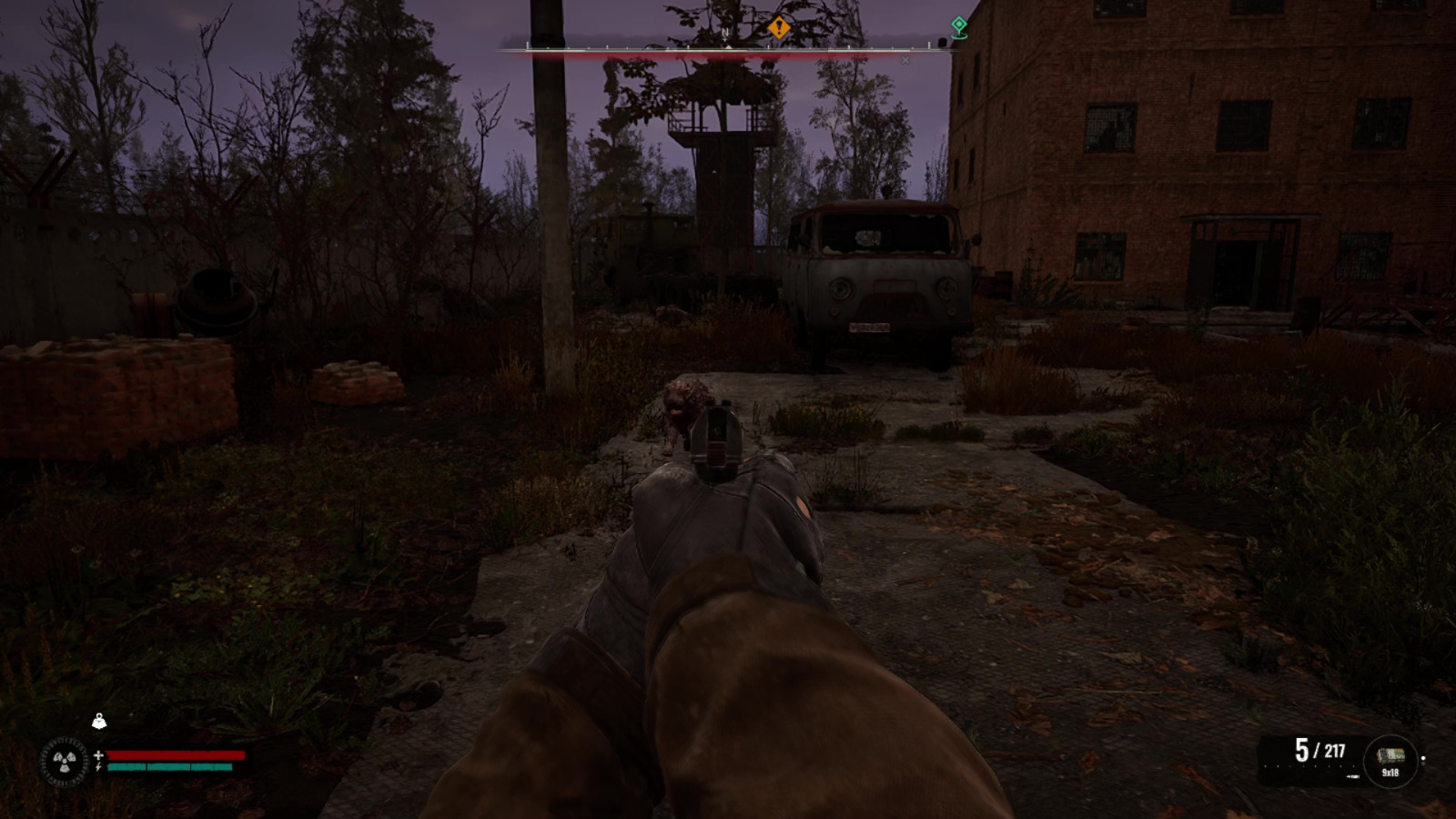This screenshot has height=819, width=1456.
Task: Click the small dot right of ammo circle
Action: point(1423,758)
